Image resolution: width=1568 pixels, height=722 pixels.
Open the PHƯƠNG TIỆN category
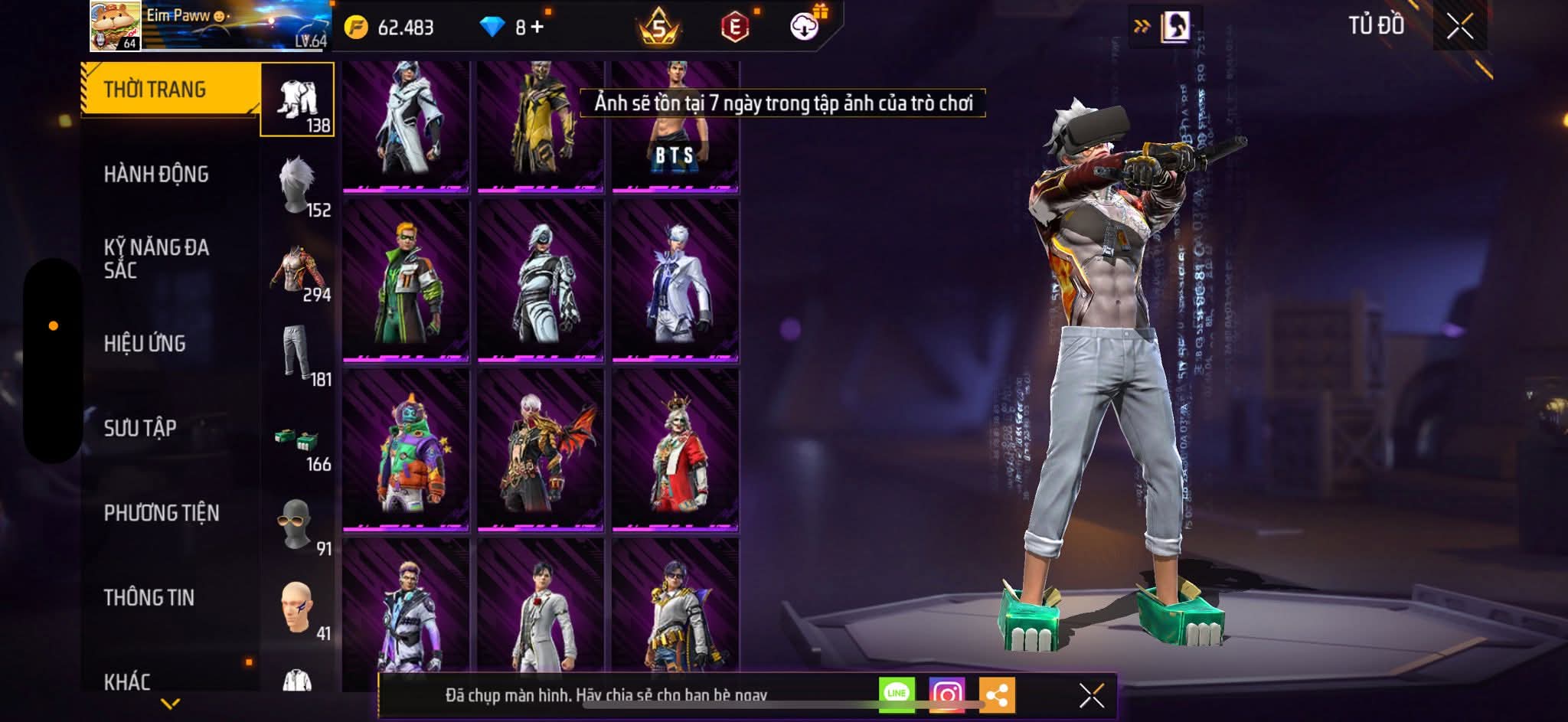tap(162, 513)
